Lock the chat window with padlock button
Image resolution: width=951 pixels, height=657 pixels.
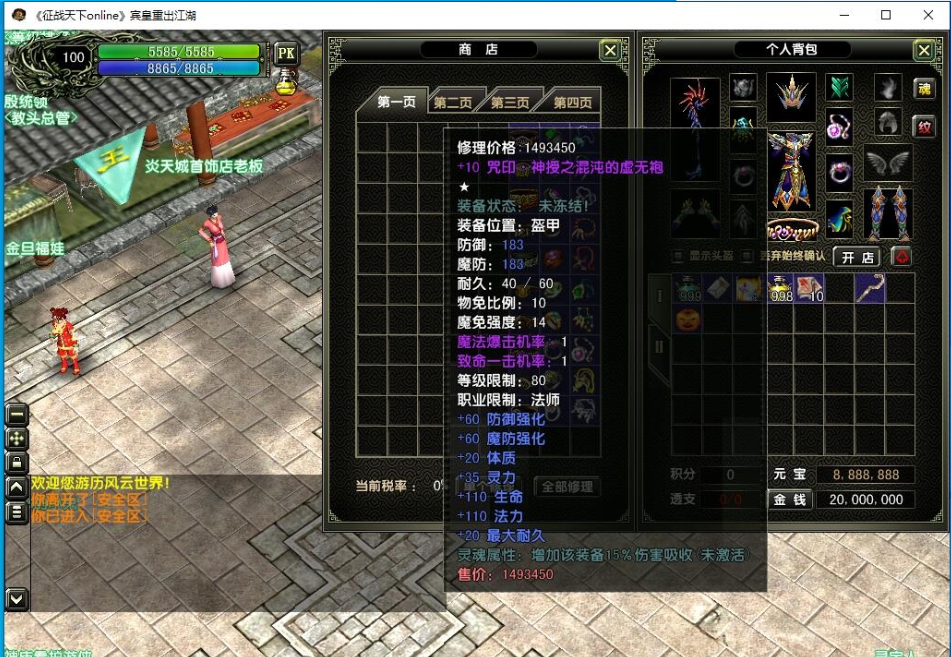[17, 462]
